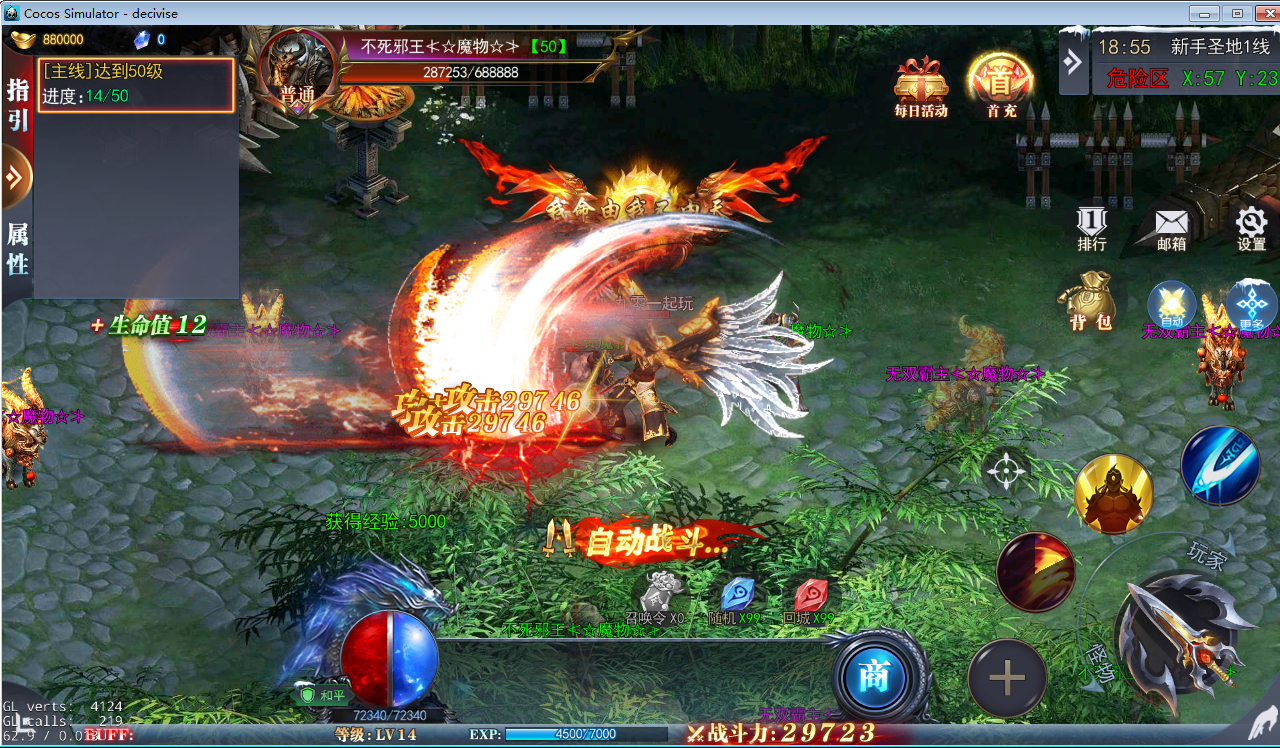Open the 每日活动 daily events gift icon
Image resolution: width=1280 pixels, height=748 pixels.
click(x=920, y=84)
